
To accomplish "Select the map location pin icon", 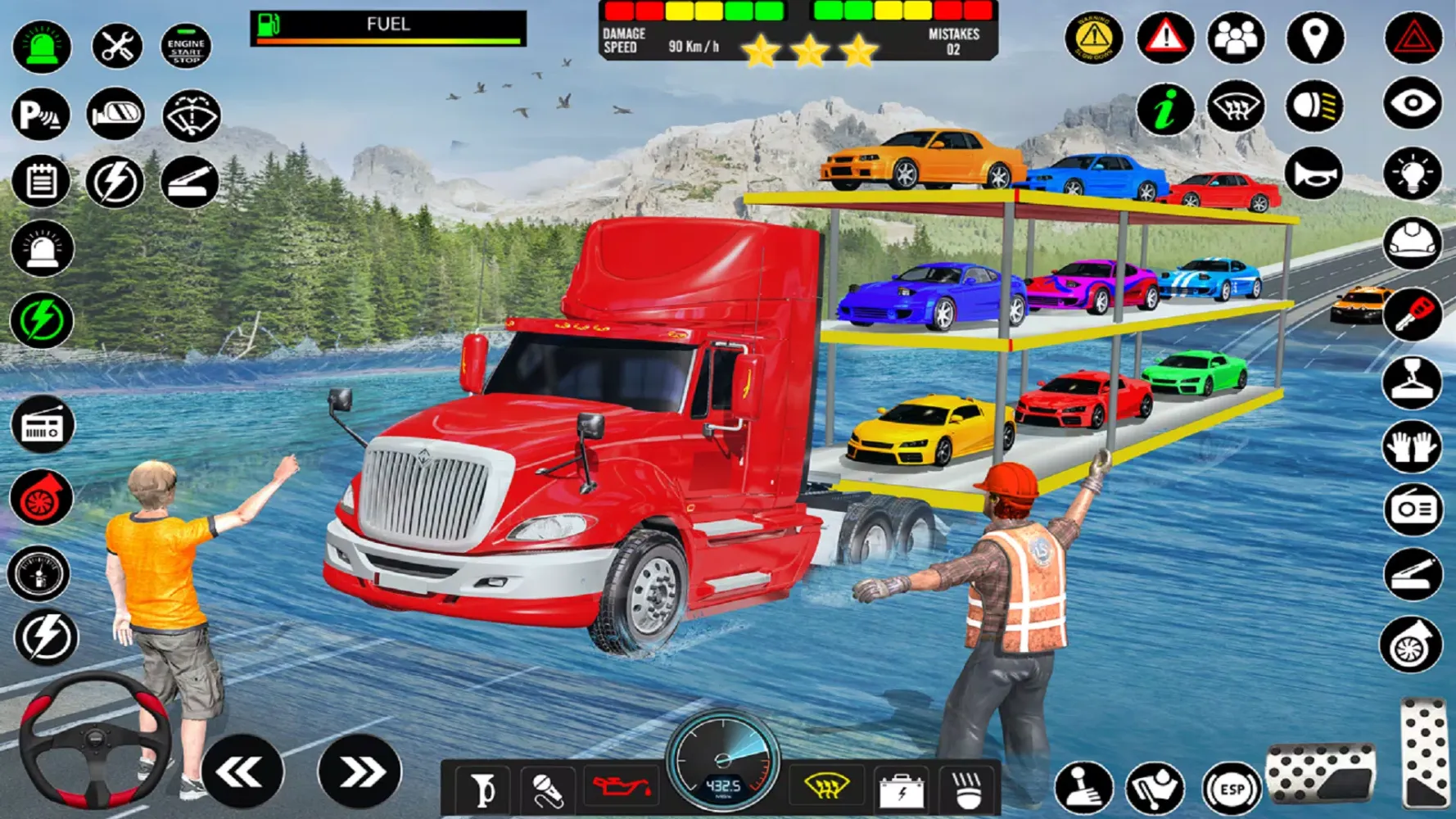I will click(x=1314, y=38).
